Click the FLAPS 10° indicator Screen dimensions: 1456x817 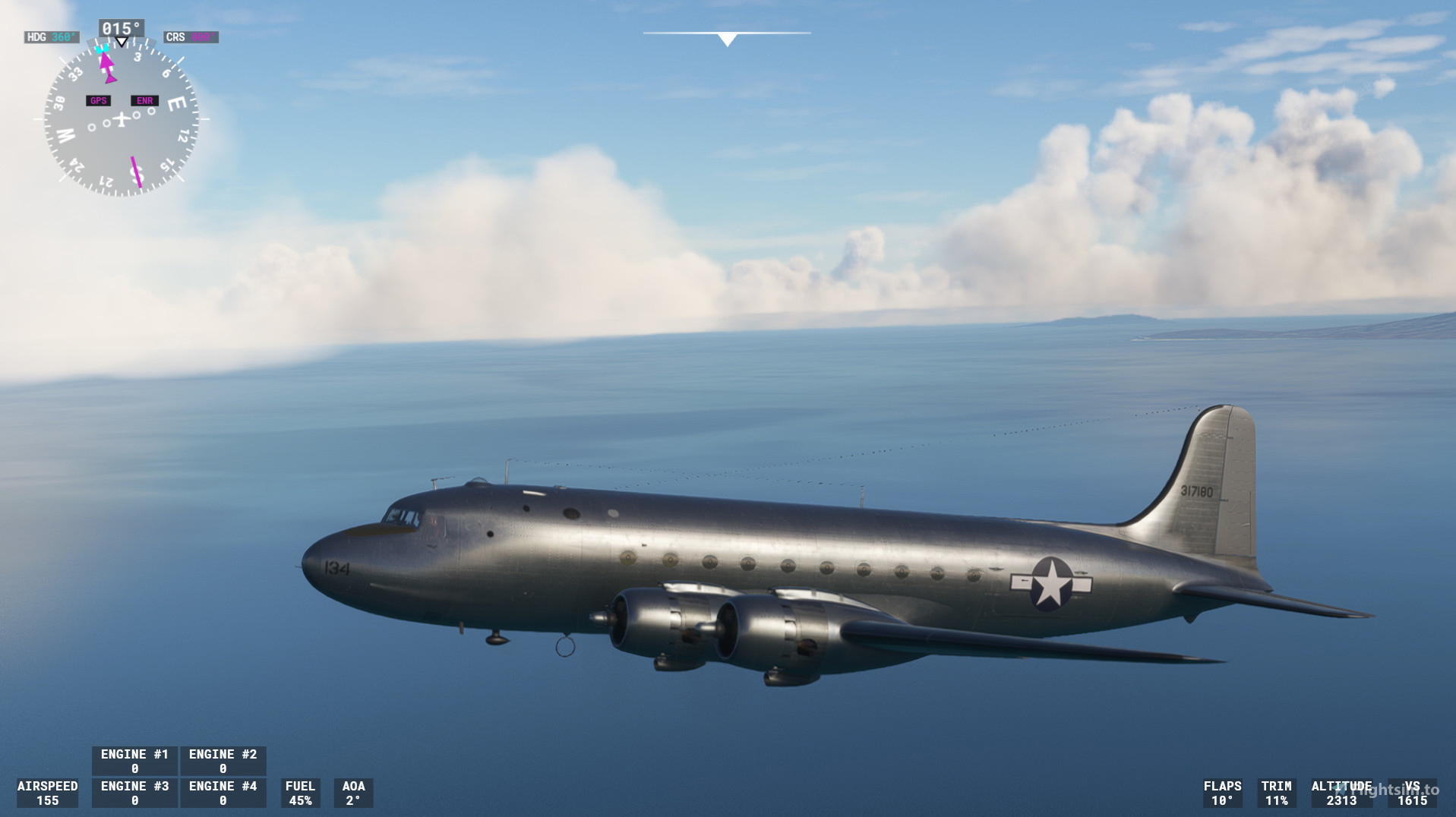point(1221,792)
